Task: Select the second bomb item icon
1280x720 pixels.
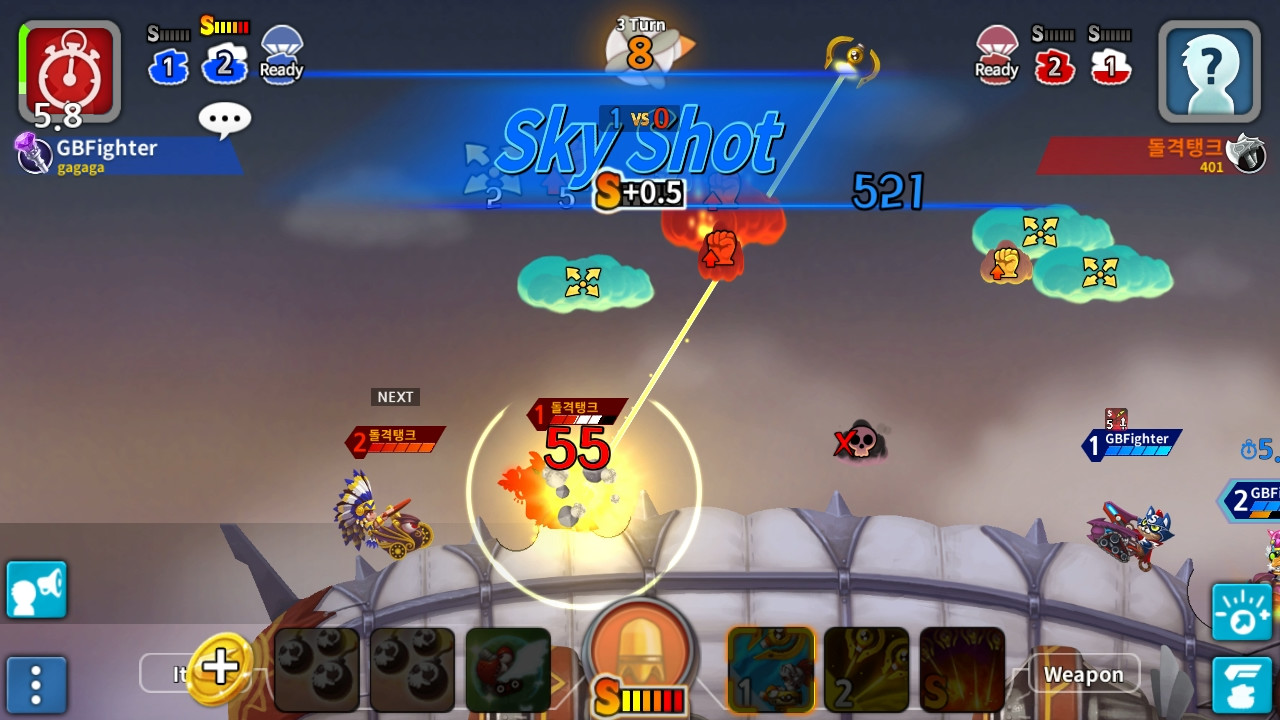Action: pyautogui.click(x=413, y=670)
